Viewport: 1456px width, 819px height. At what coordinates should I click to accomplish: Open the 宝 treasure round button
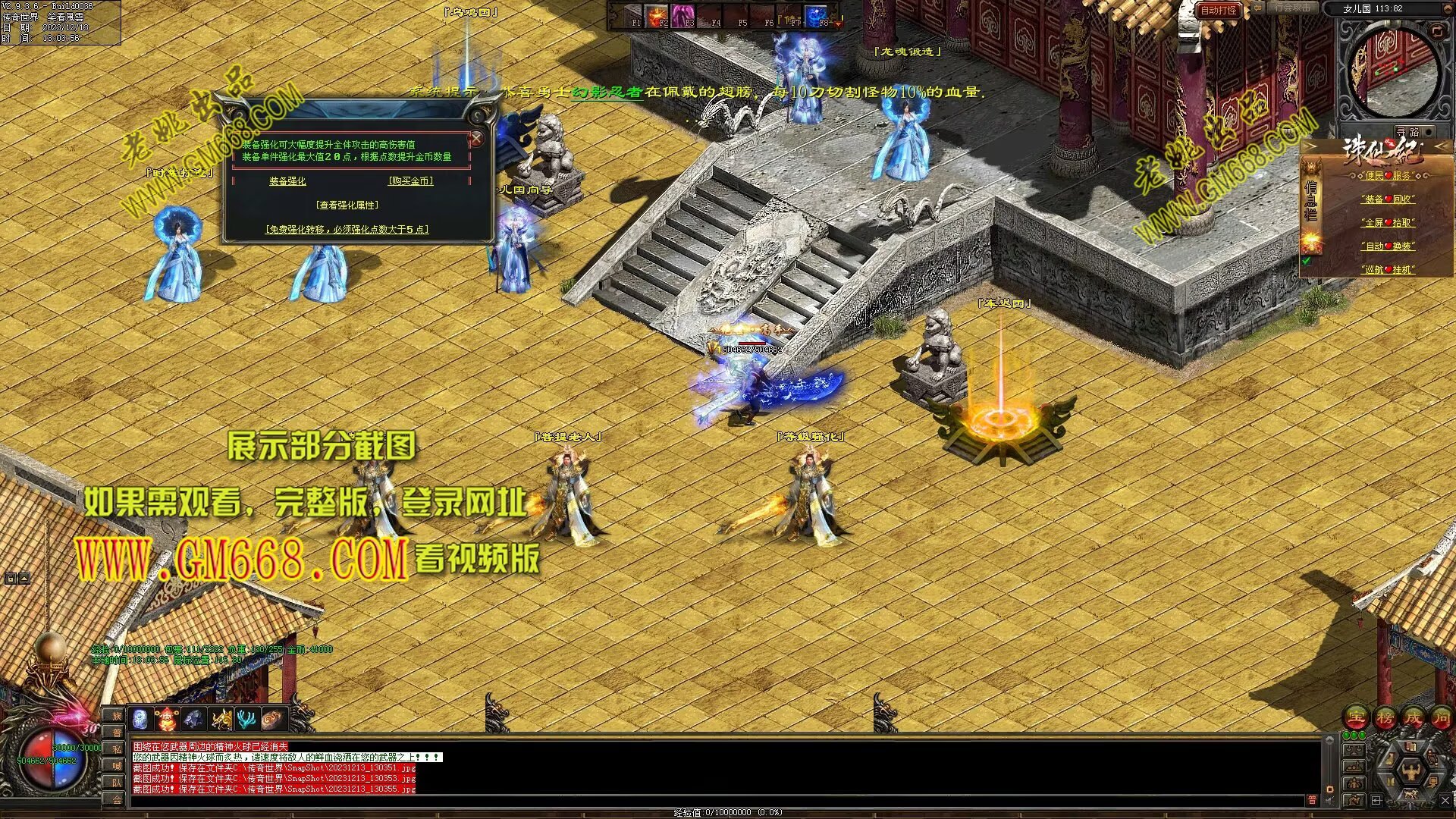click(x=1357, y=717)
